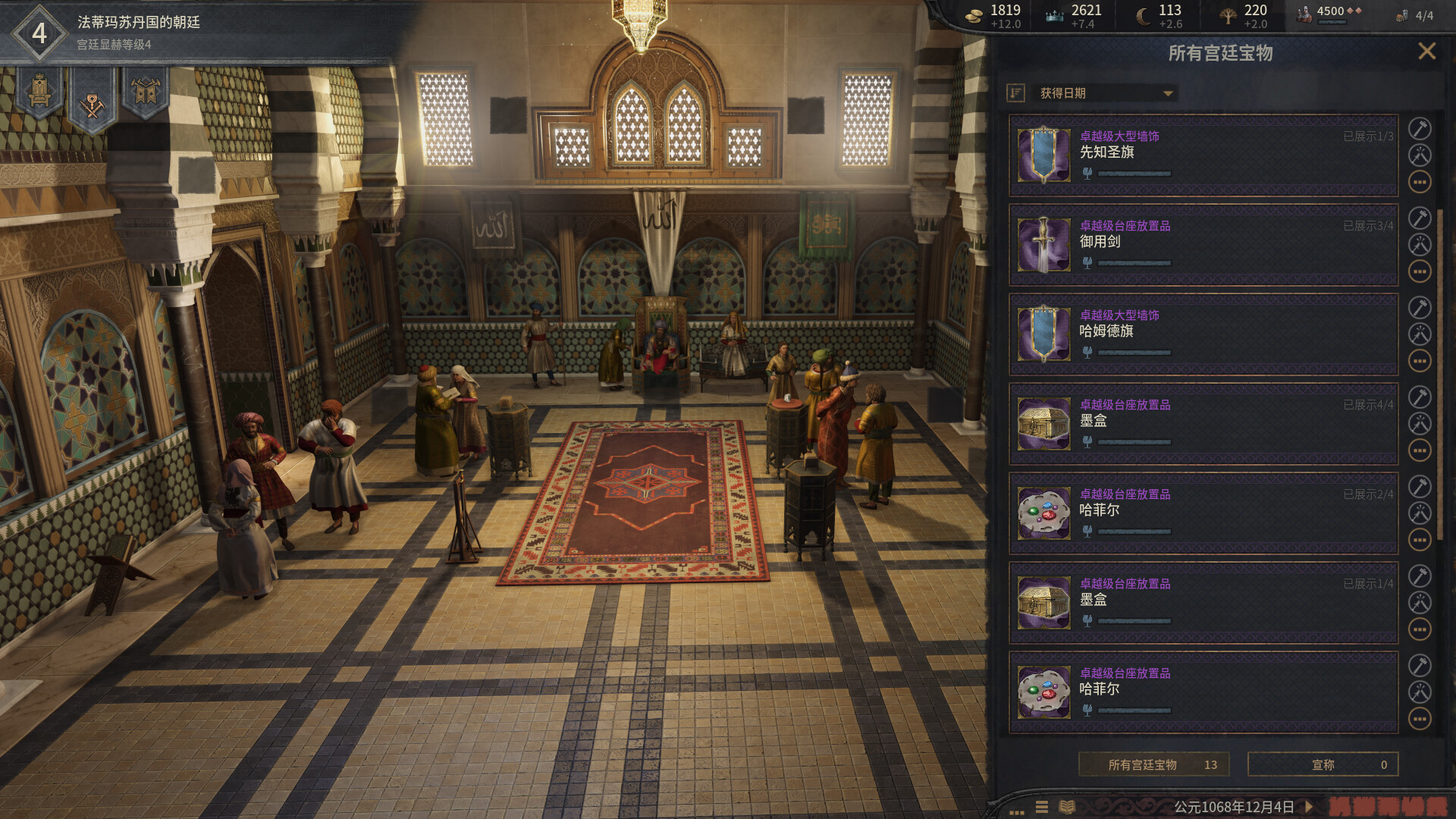Select the 御用剑 artifact row

pyautogui.click(x=1203, y=244)
